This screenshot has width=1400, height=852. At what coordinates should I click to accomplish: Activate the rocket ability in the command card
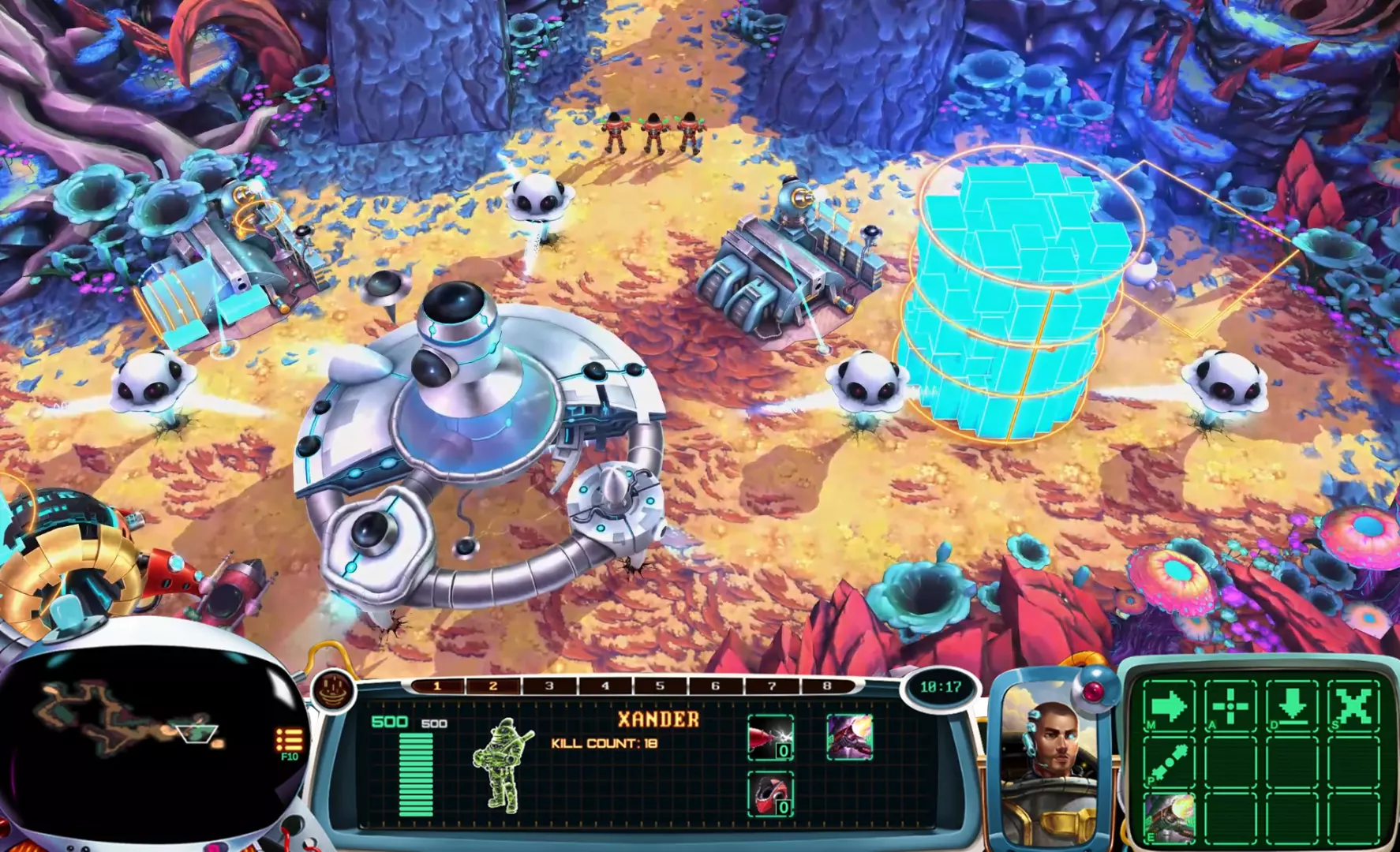click(1169, 818)
